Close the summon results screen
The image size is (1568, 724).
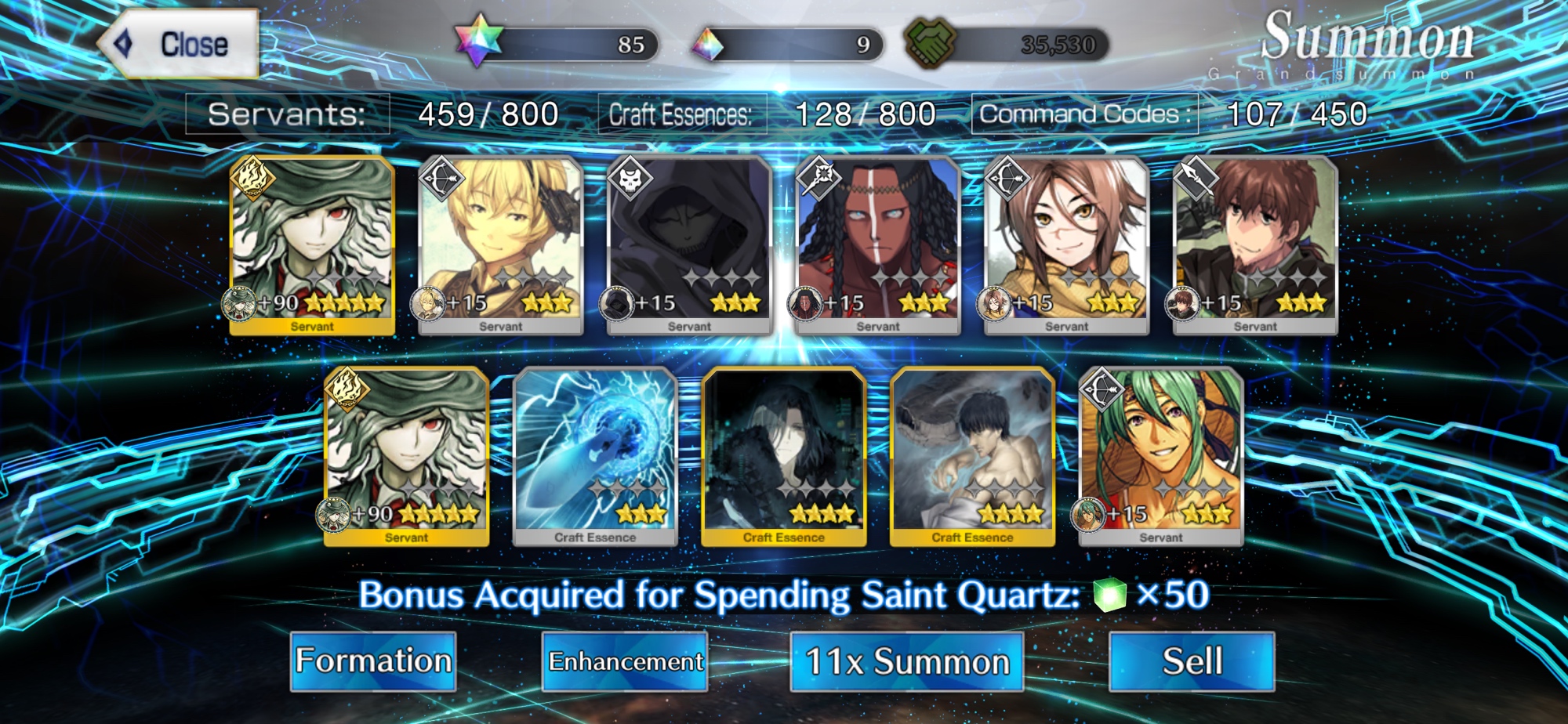coord(180,45)
